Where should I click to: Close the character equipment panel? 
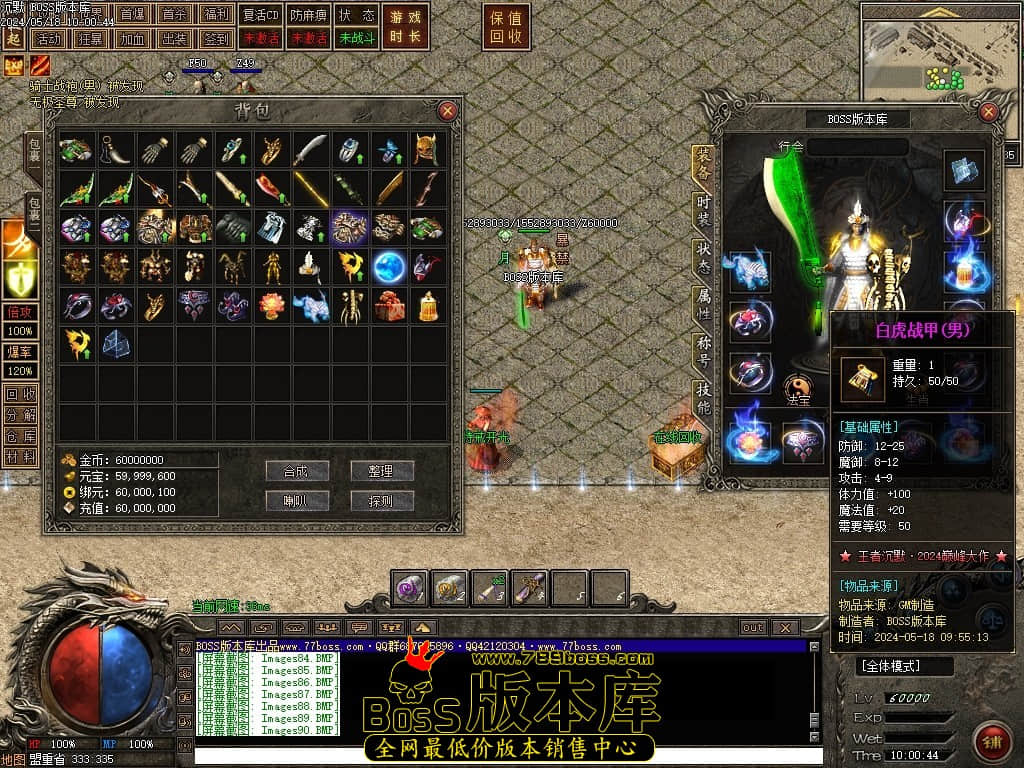pyautogui.click(x=990, y=111)
